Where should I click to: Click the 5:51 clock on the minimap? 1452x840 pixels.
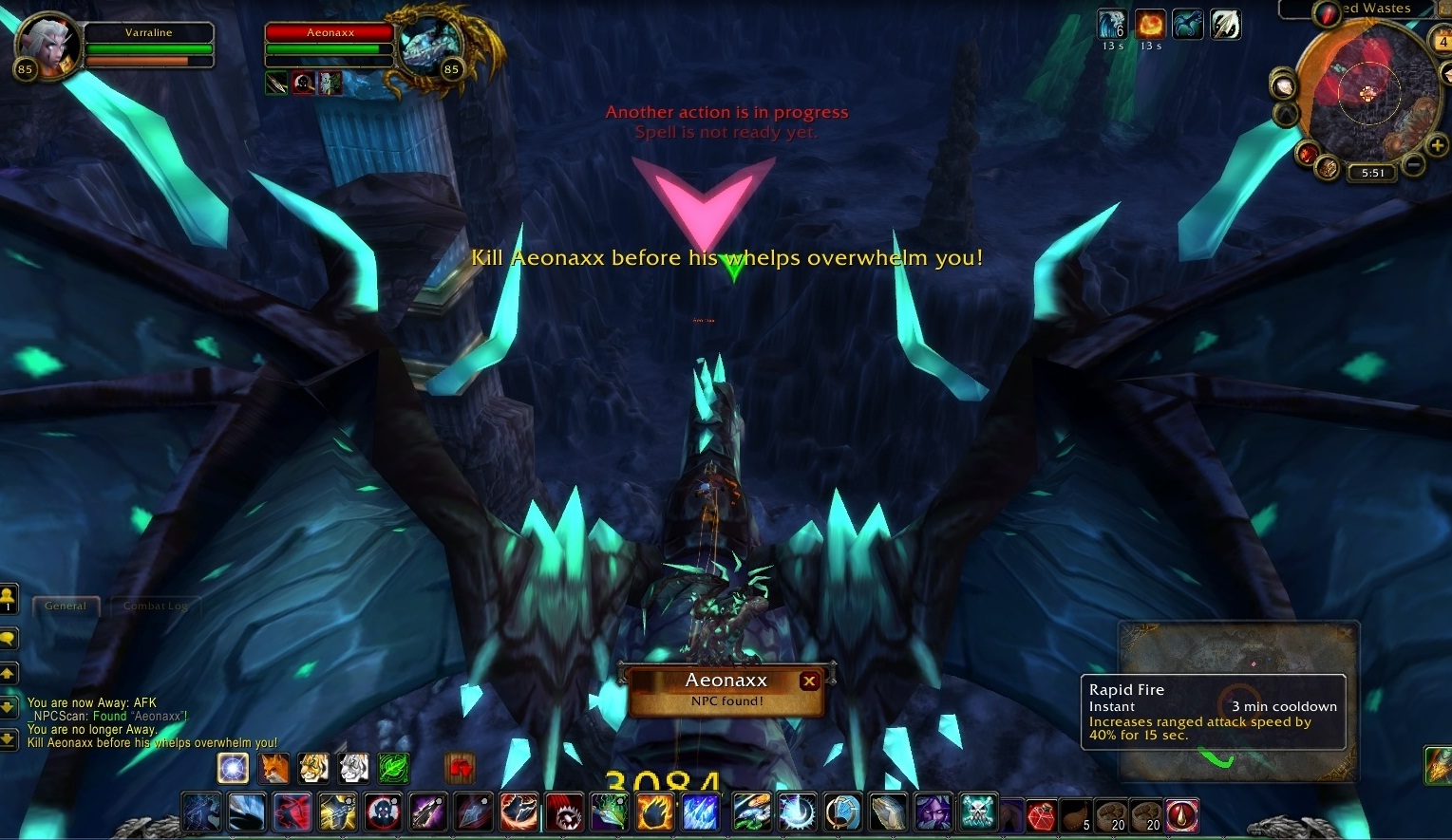(1372, 173)
